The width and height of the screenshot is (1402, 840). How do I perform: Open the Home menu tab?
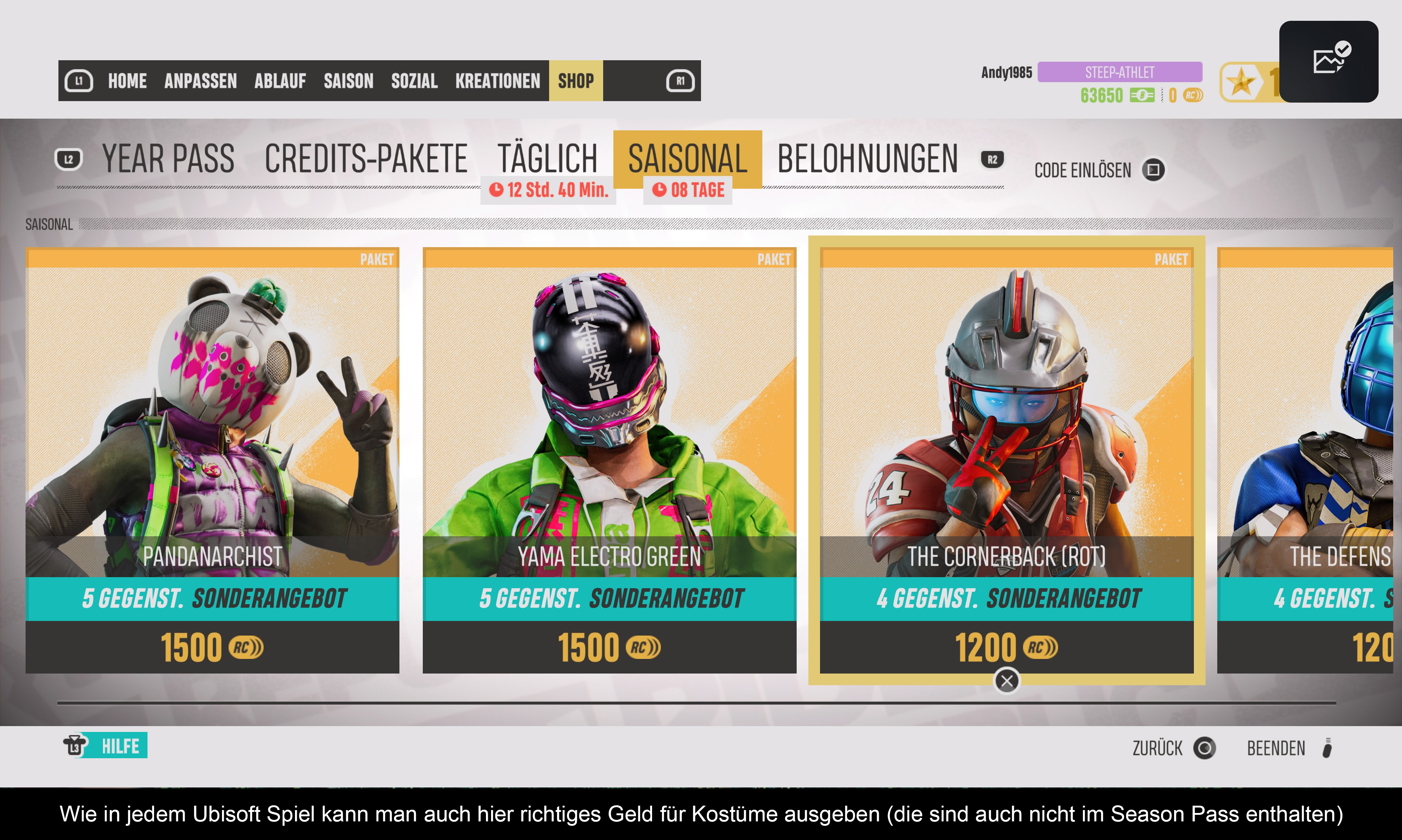point(127,81)
